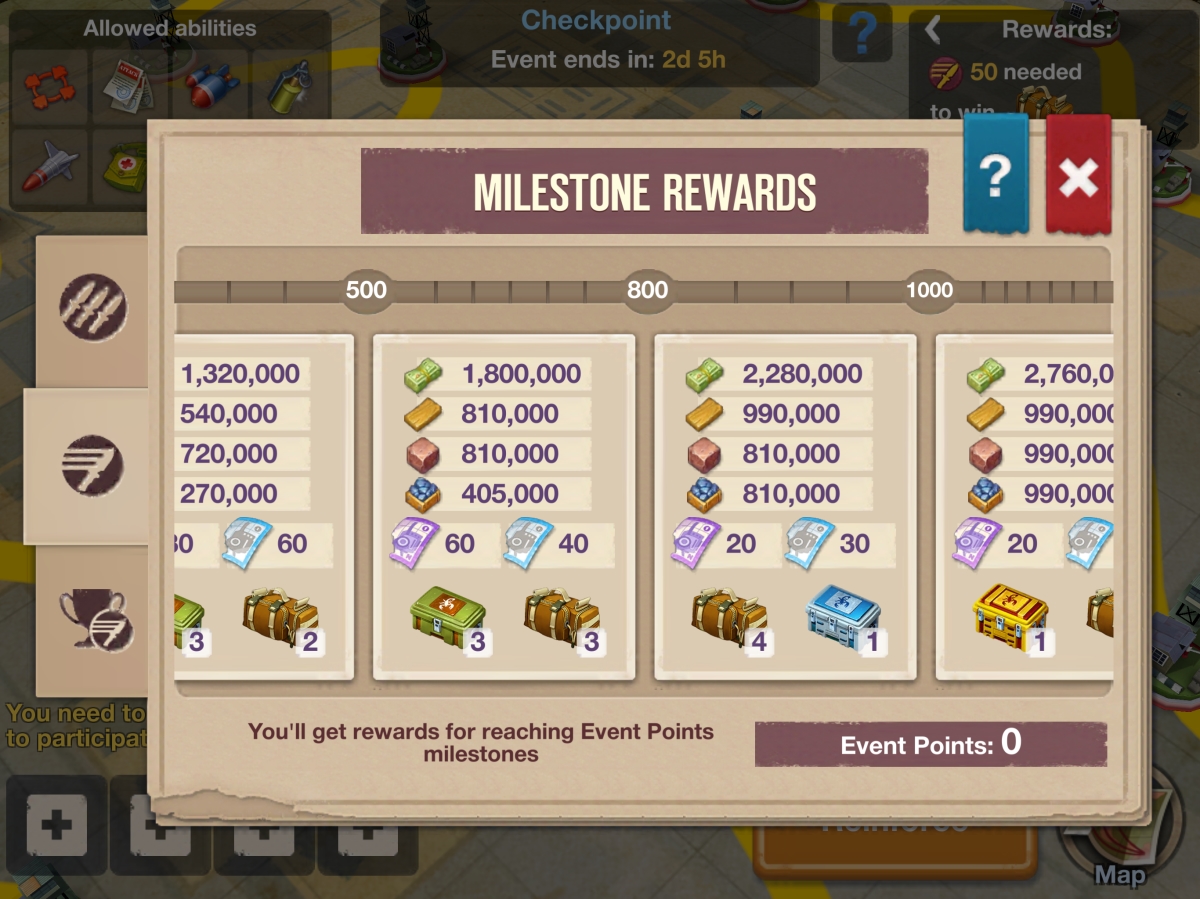Close the Milestone Rewards window
The width and height of the screenshot is (1200, 899).
(1078, 176)
